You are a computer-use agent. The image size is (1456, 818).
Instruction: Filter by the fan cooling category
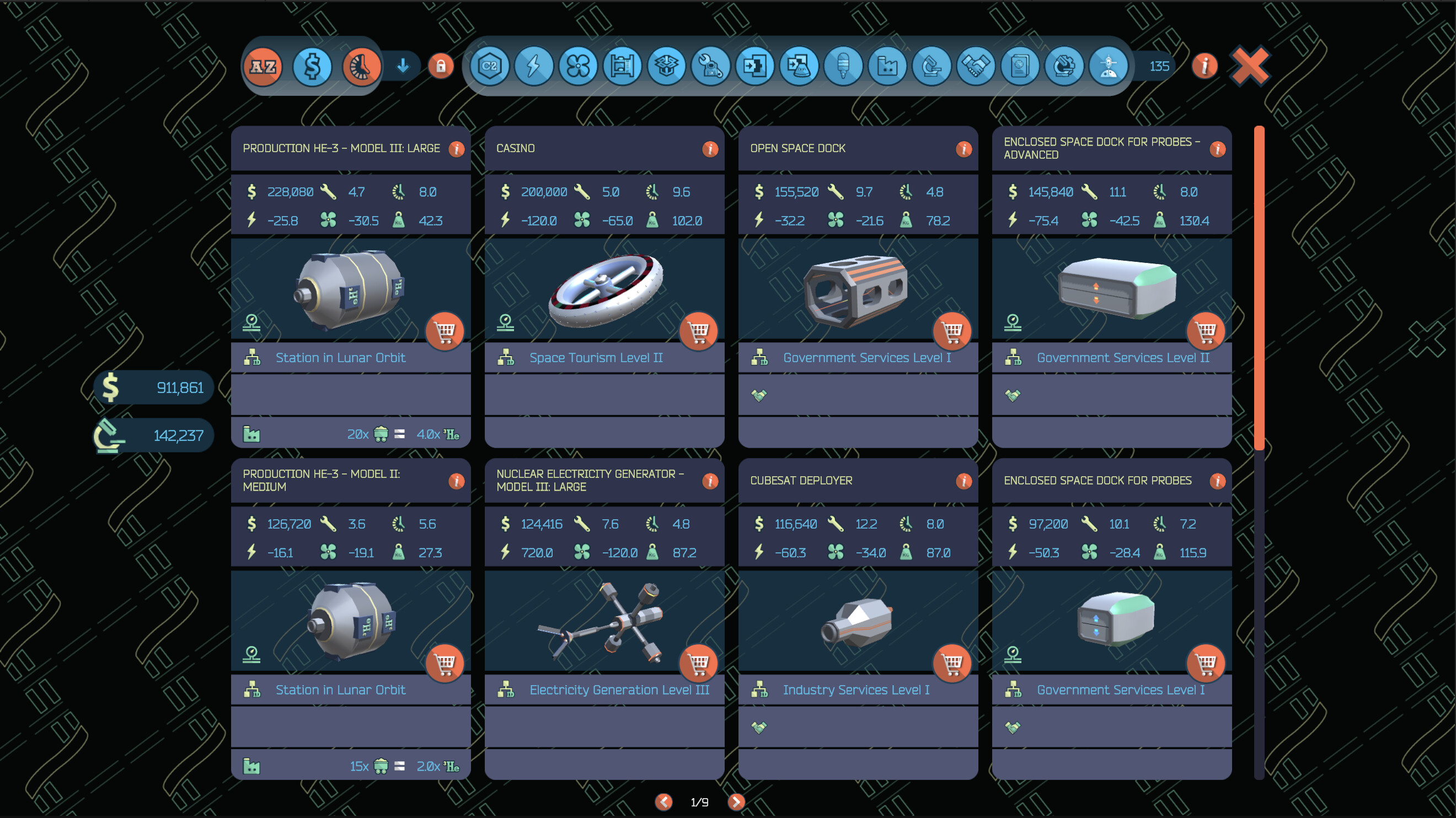(577, 67)
